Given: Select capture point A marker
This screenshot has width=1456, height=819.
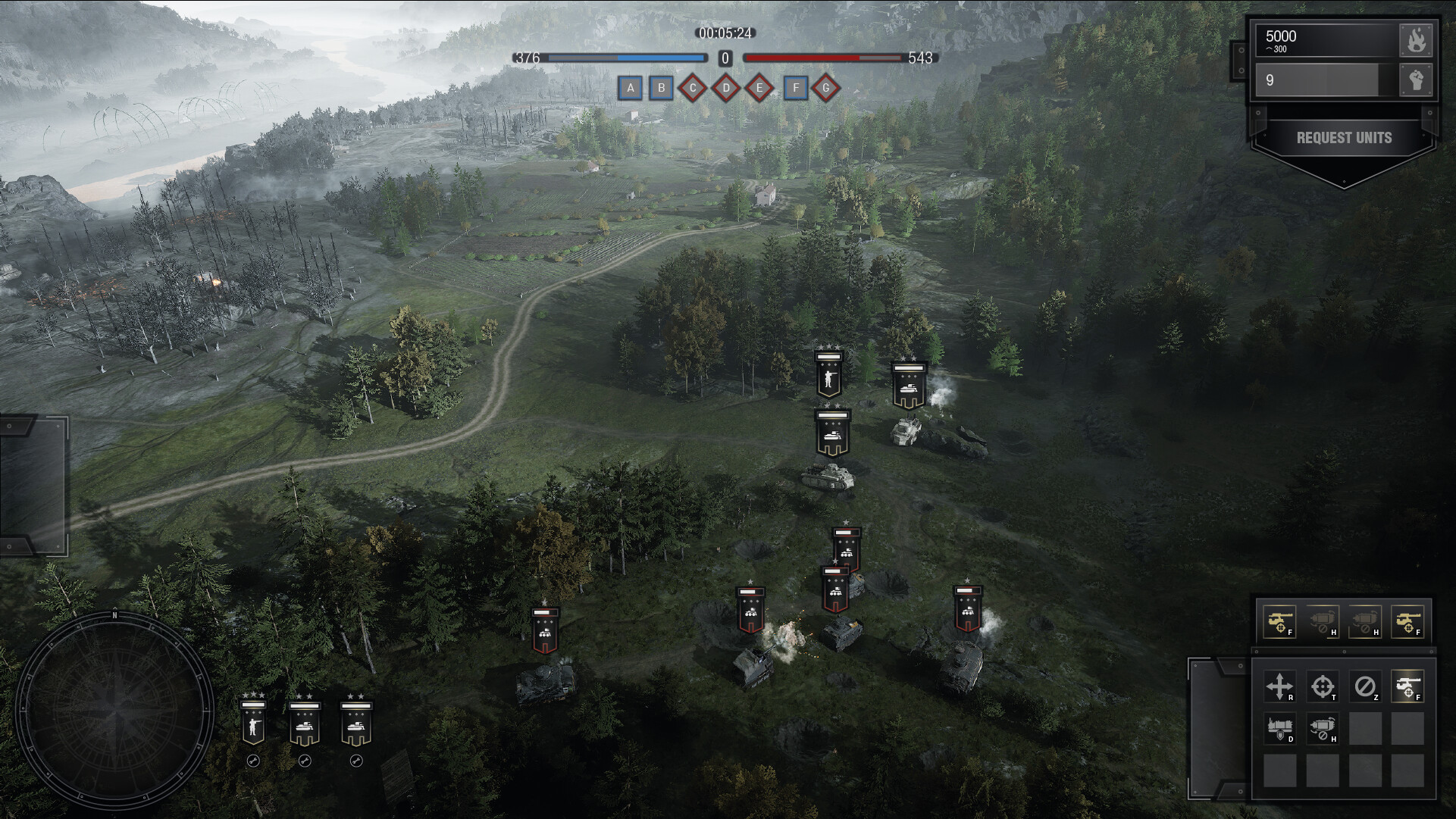Looking at the screenshot, I should pos(630,89).
